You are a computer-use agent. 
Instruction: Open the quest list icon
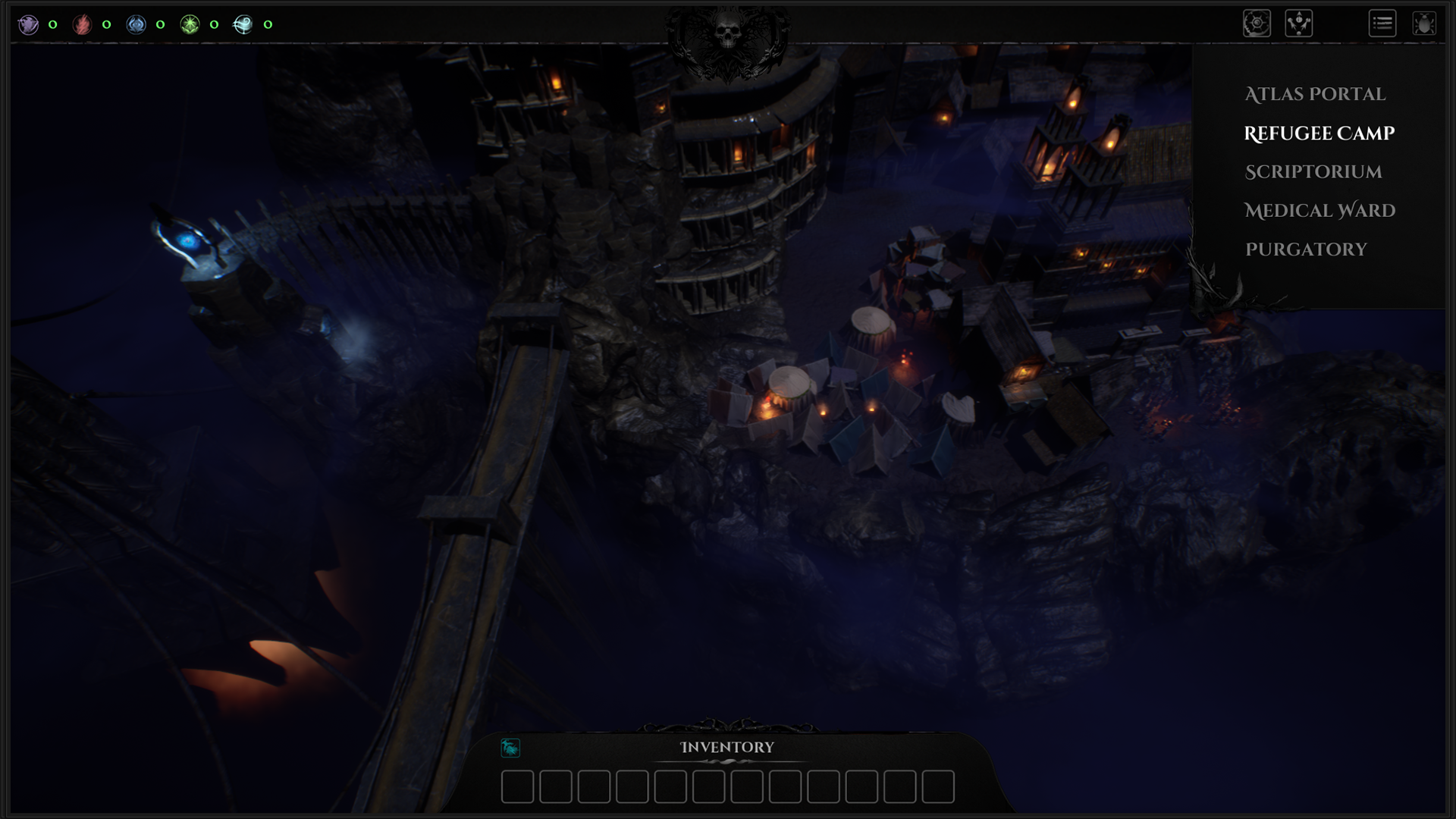(1382, 24)
